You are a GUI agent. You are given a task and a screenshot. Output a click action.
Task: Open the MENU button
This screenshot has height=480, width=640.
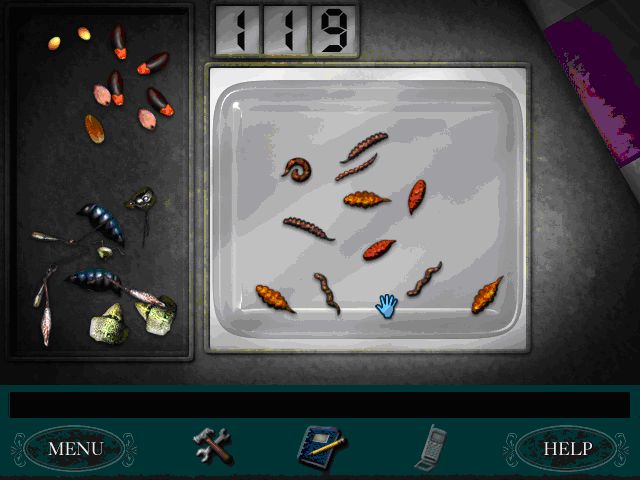pos(75,448)
